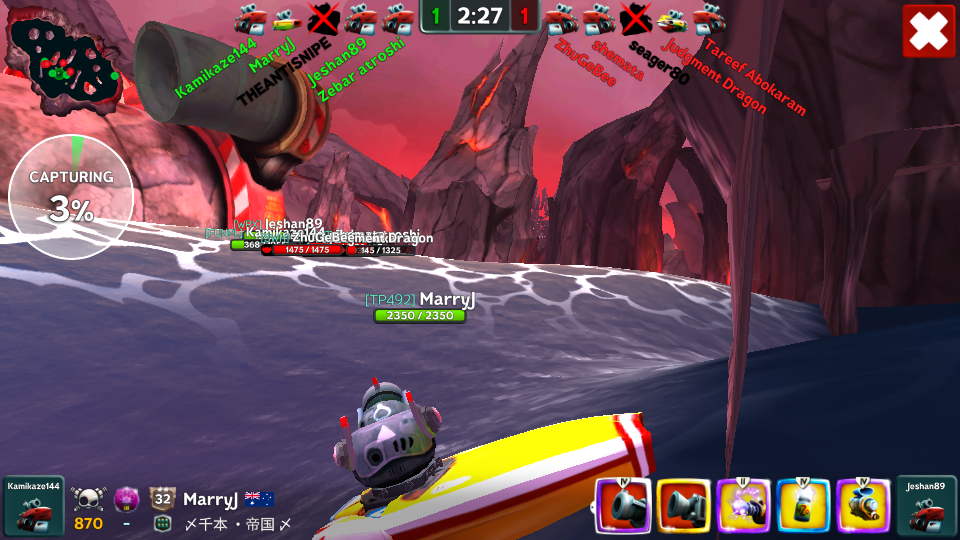
Task: Select the purple energy orb weapon slot
Action: tap(744, 506)
